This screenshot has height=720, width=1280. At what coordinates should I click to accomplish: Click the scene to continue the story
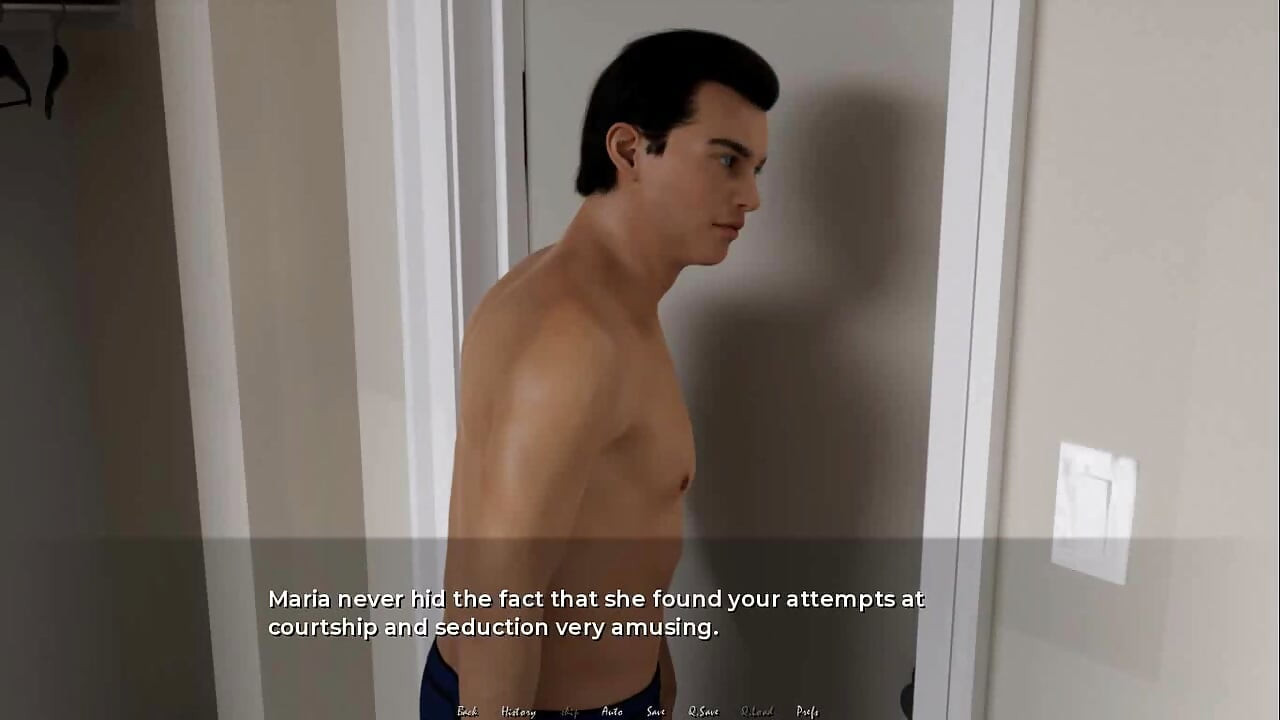coord(640,300)
